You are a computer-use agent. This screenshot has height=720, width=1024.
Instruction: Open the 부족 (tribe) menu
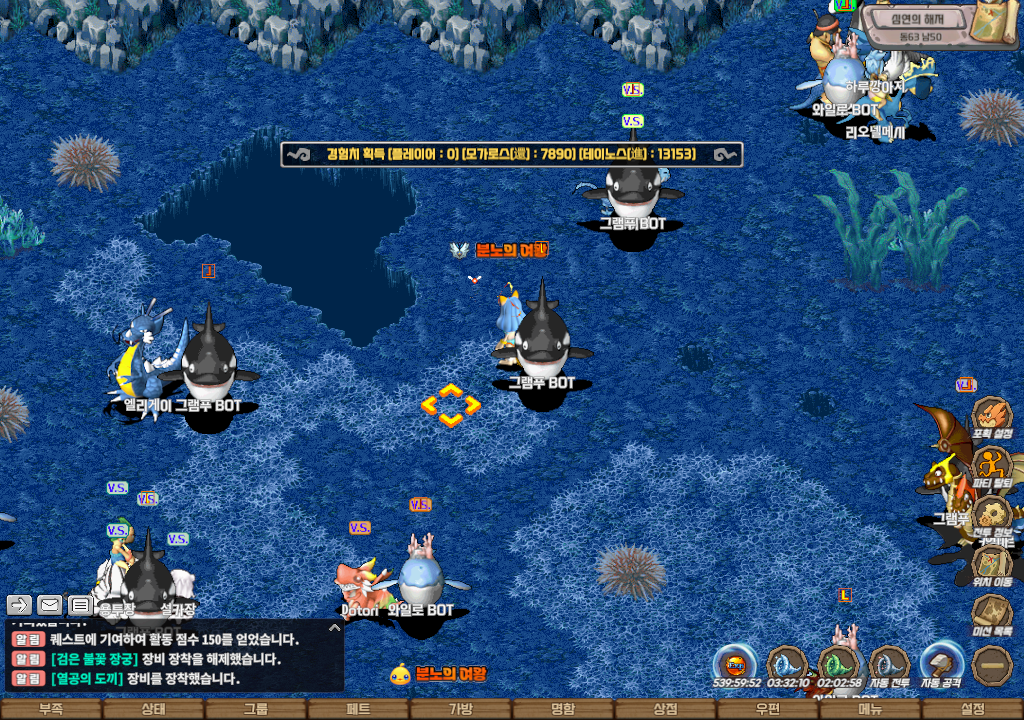pyautogui.click(x=51, y=709)
